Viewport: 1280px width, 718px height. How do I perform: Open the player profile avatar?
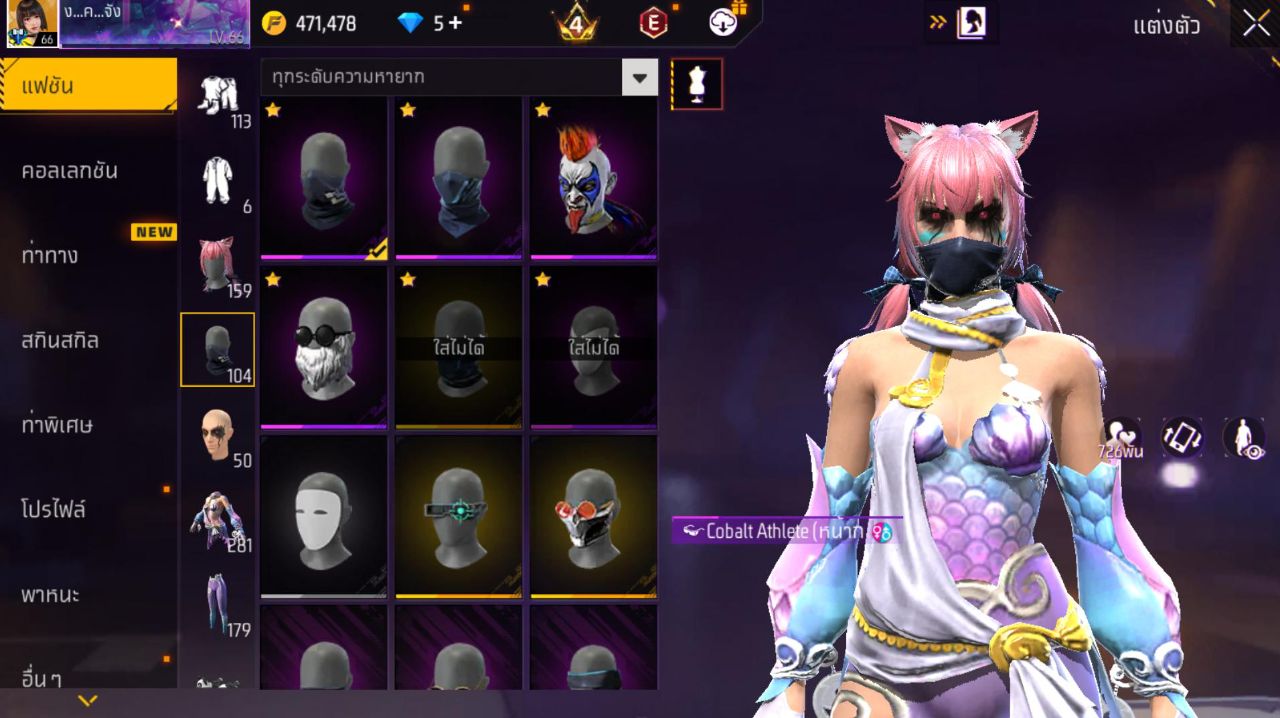click(x=32, y=23)
